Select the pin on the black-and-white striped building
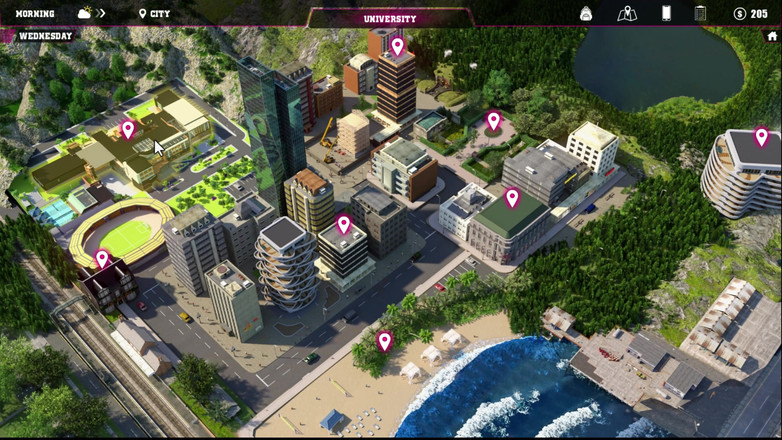The height and width of the screenshot is (440, 782). [344, 224]
